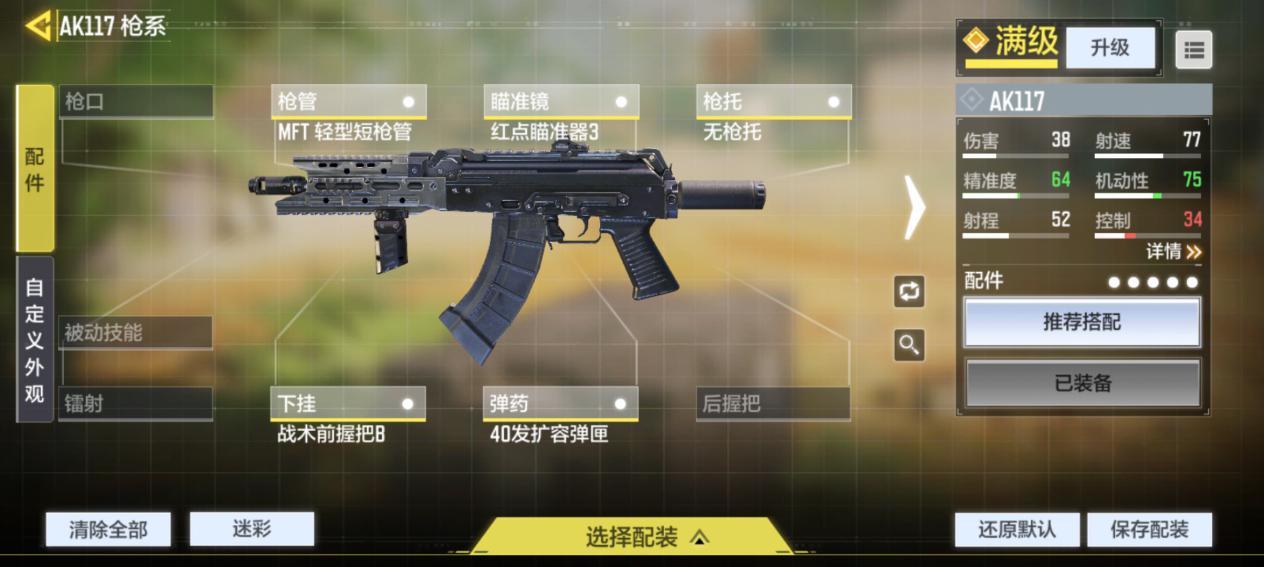Select the 镭射 attachment slot
The height and width of the screenshot is (567, 1264).
[136, 404]
